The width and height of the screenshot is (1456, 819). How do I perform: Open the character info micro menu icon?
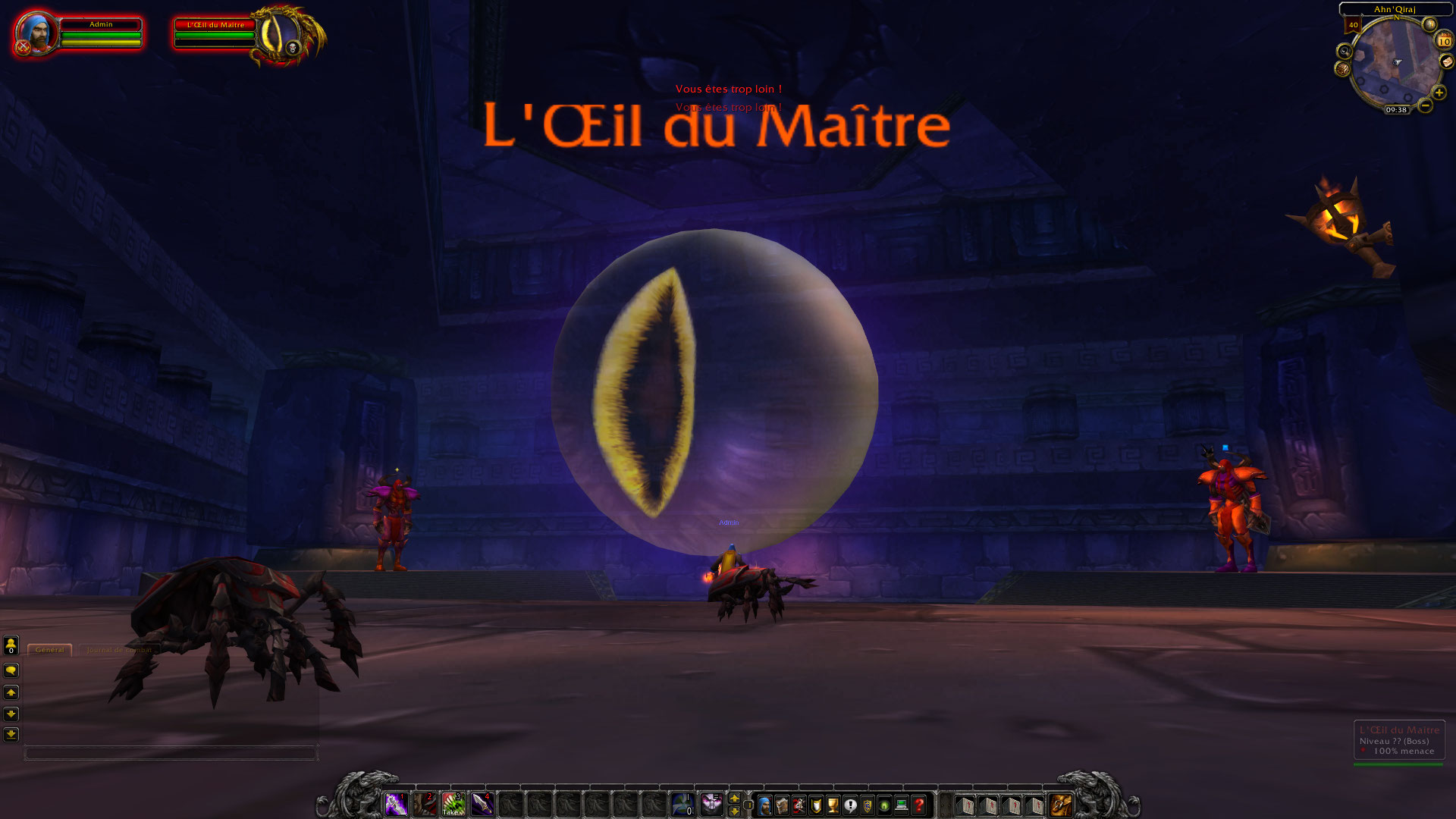click(x=765, y=806)
